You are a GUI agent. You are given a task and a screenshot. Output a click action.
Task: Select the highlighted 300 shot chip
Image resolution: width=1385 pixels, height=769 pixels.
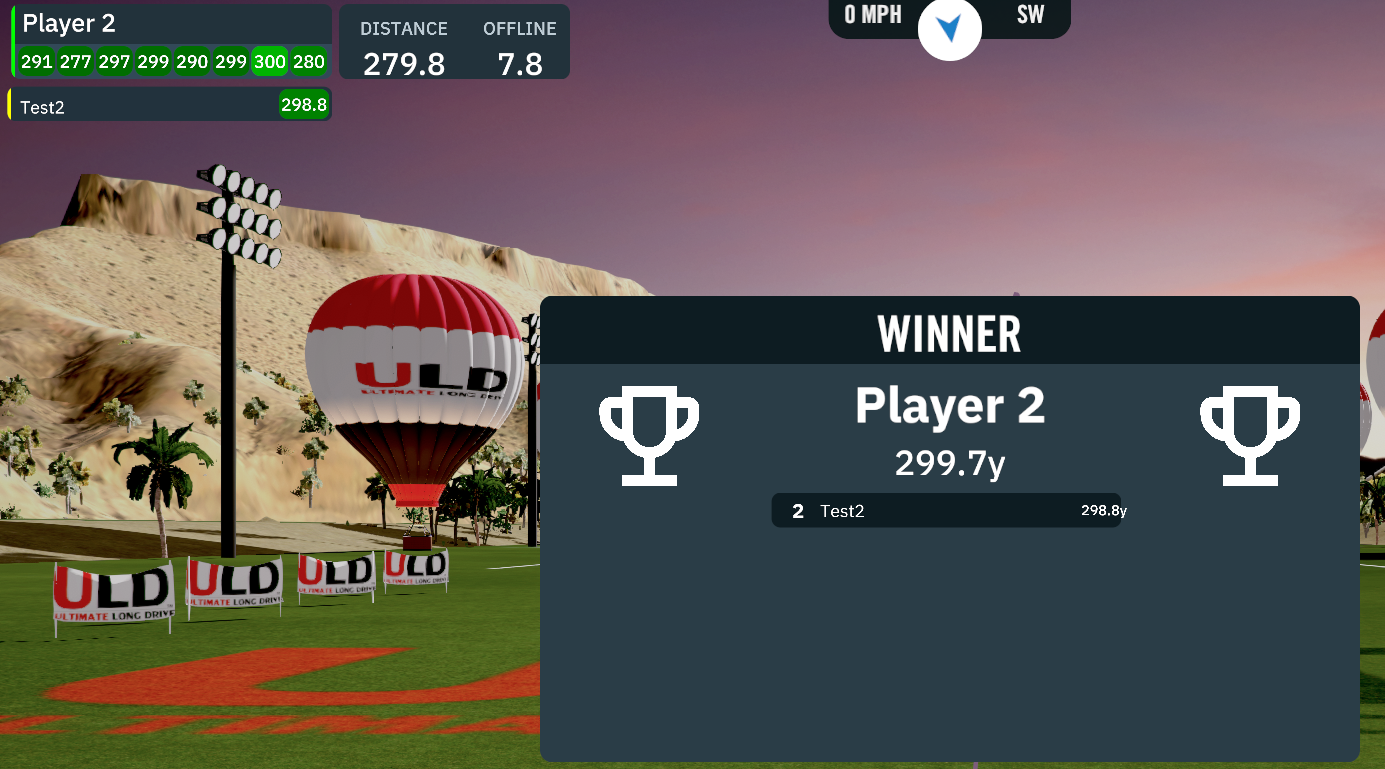tap(270, 62)
